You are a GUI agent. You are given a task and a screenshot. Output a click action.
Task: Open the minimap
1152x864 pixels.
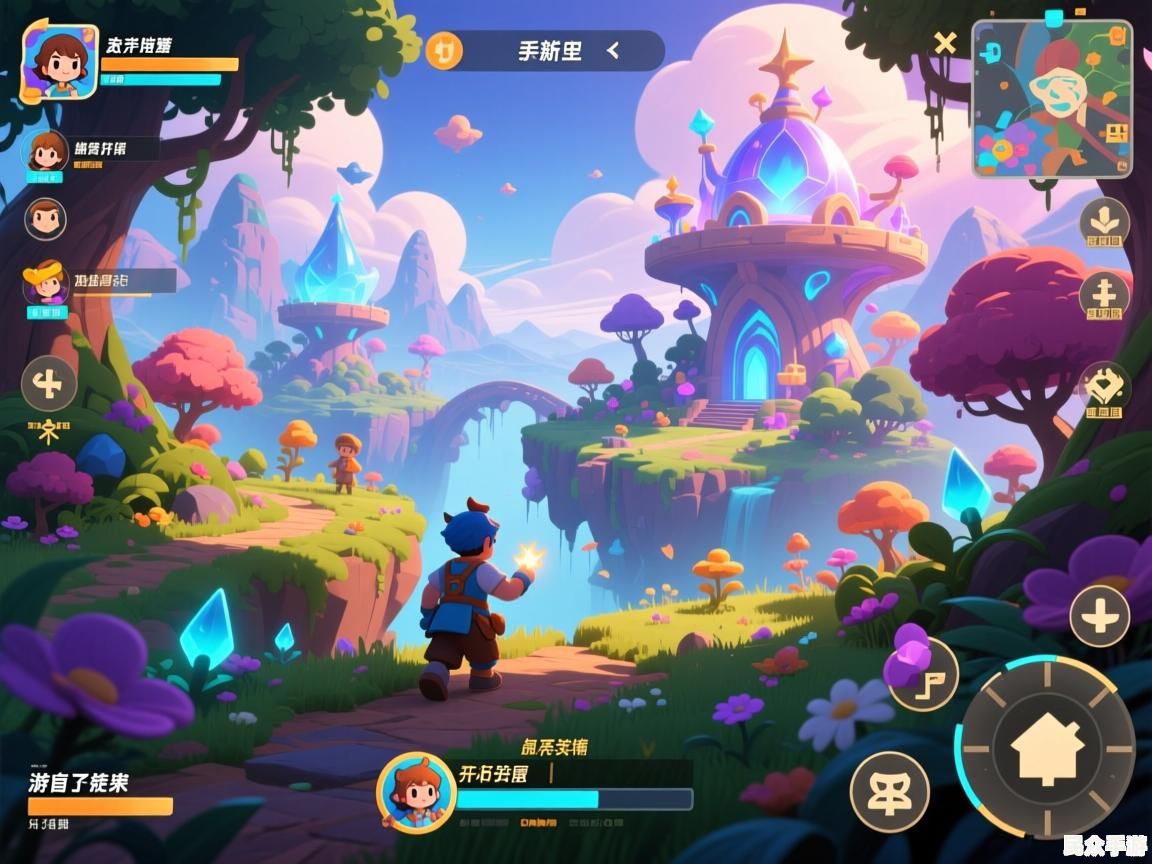tap(1052, 98)
